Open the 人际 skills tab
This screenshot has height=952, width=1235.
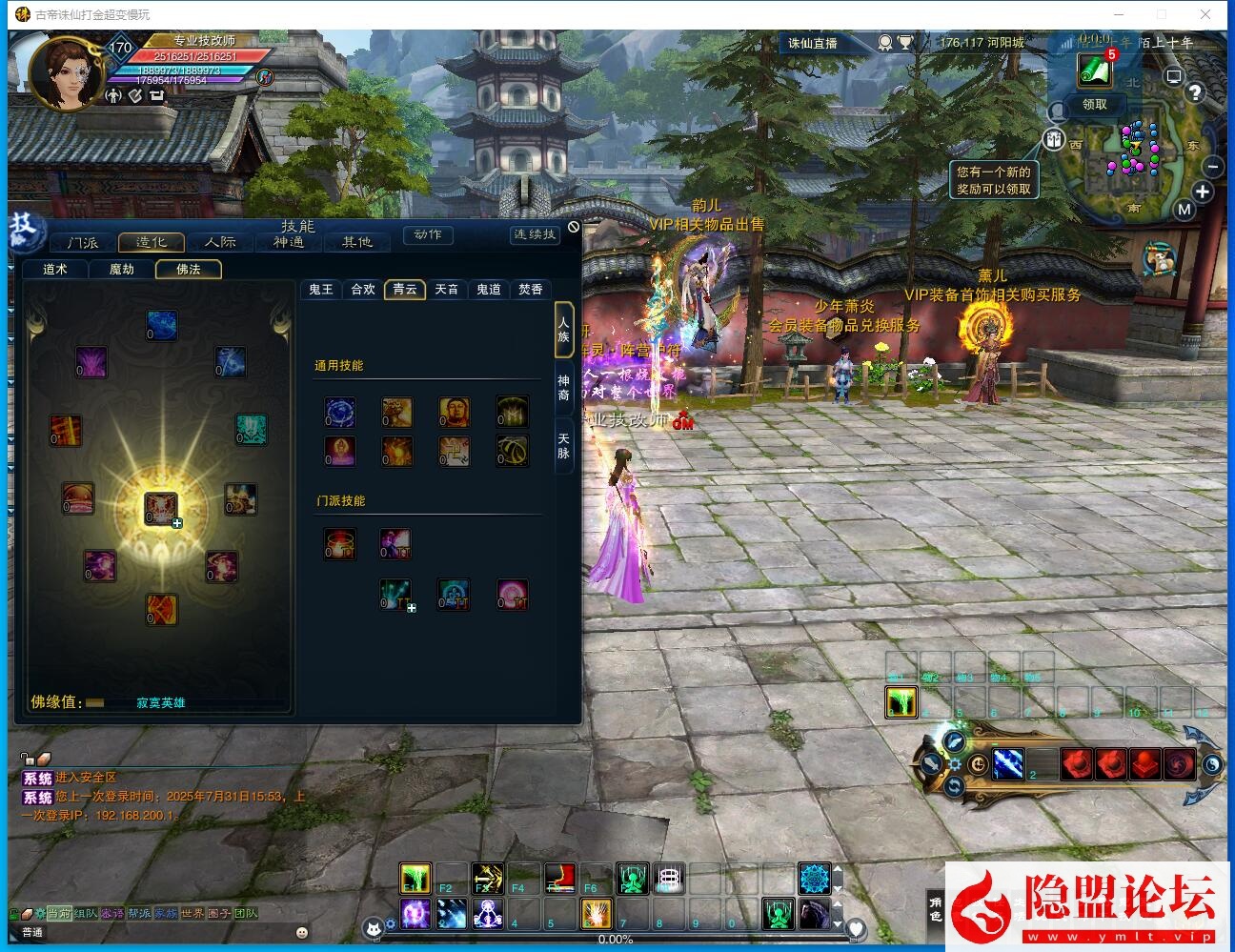pyautogui.click(x=220, y=243)
